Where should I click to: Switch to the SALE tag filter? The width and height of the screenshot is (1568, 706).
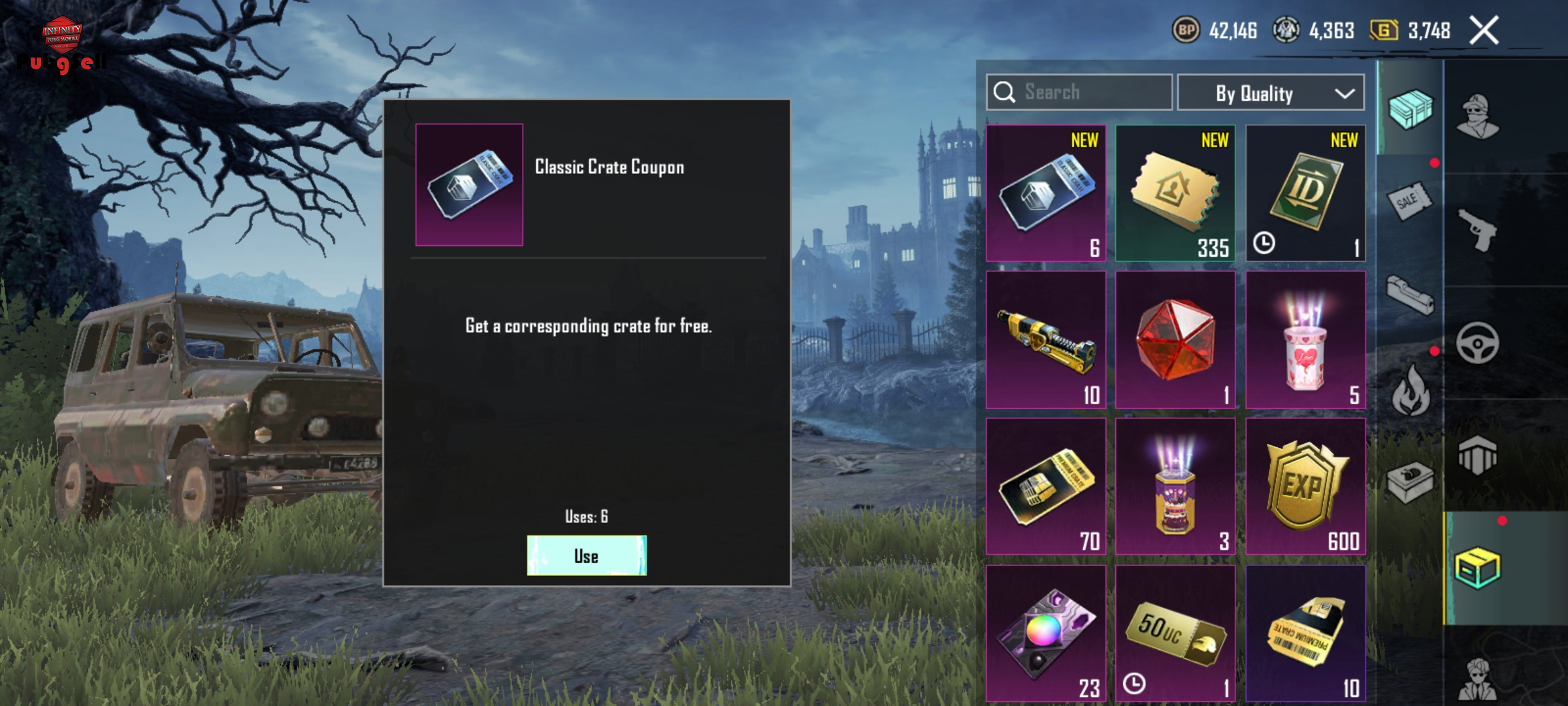(1409, 201)
